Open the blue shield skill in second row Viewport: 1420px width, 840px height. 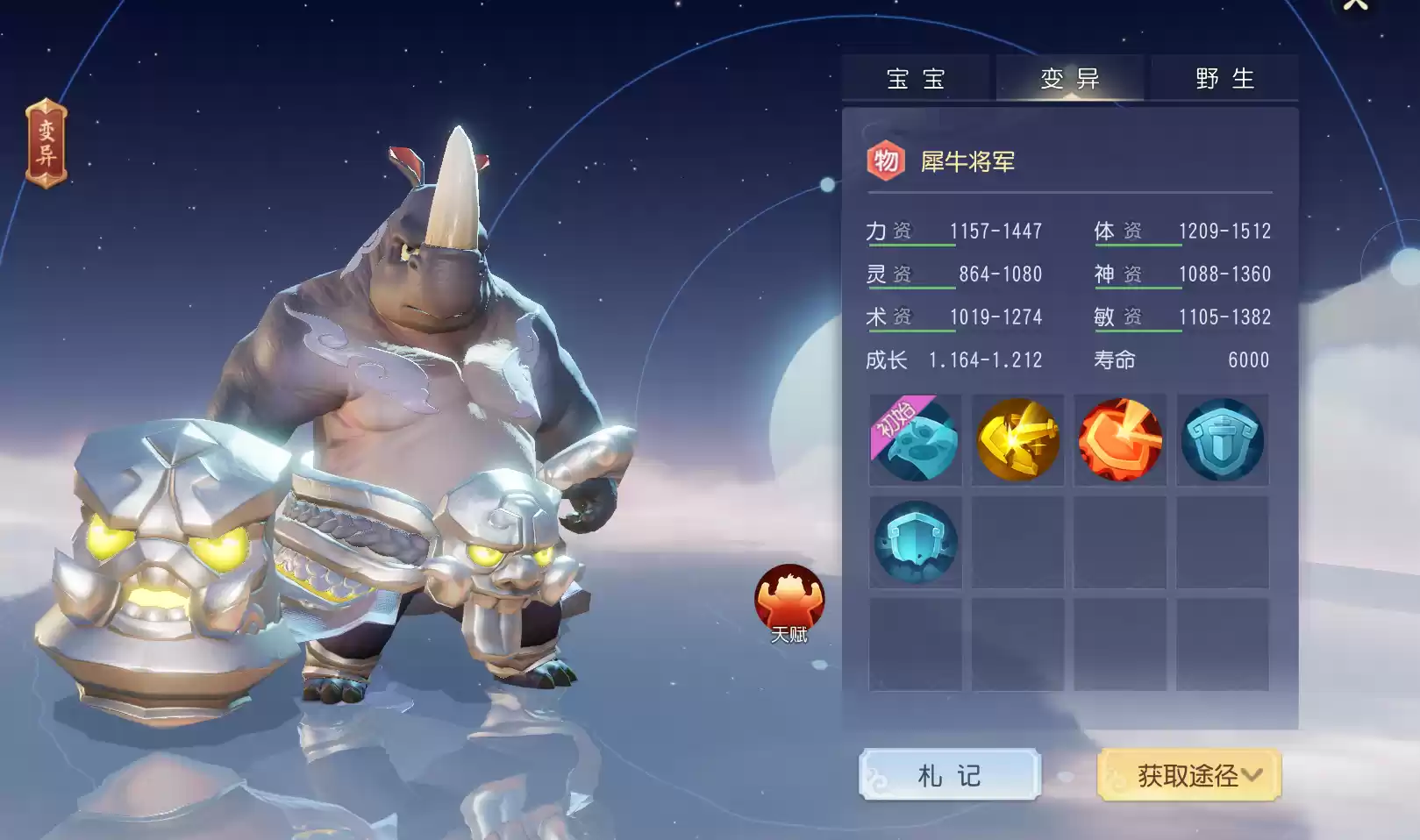916,542
